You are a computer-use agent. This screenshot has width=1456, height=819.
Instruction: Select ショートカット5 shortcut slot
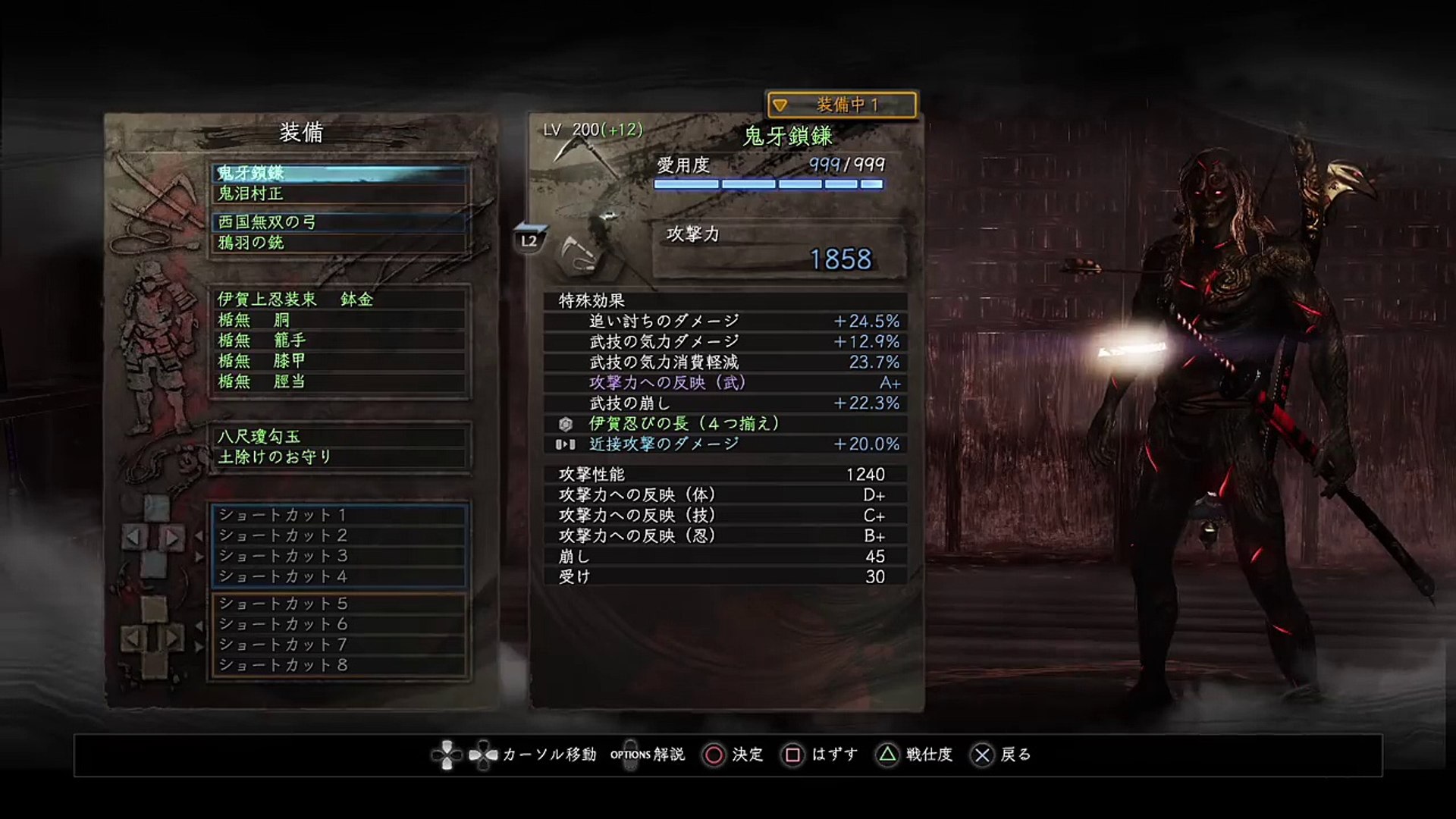pyautogui.click(x=339, y=604)
